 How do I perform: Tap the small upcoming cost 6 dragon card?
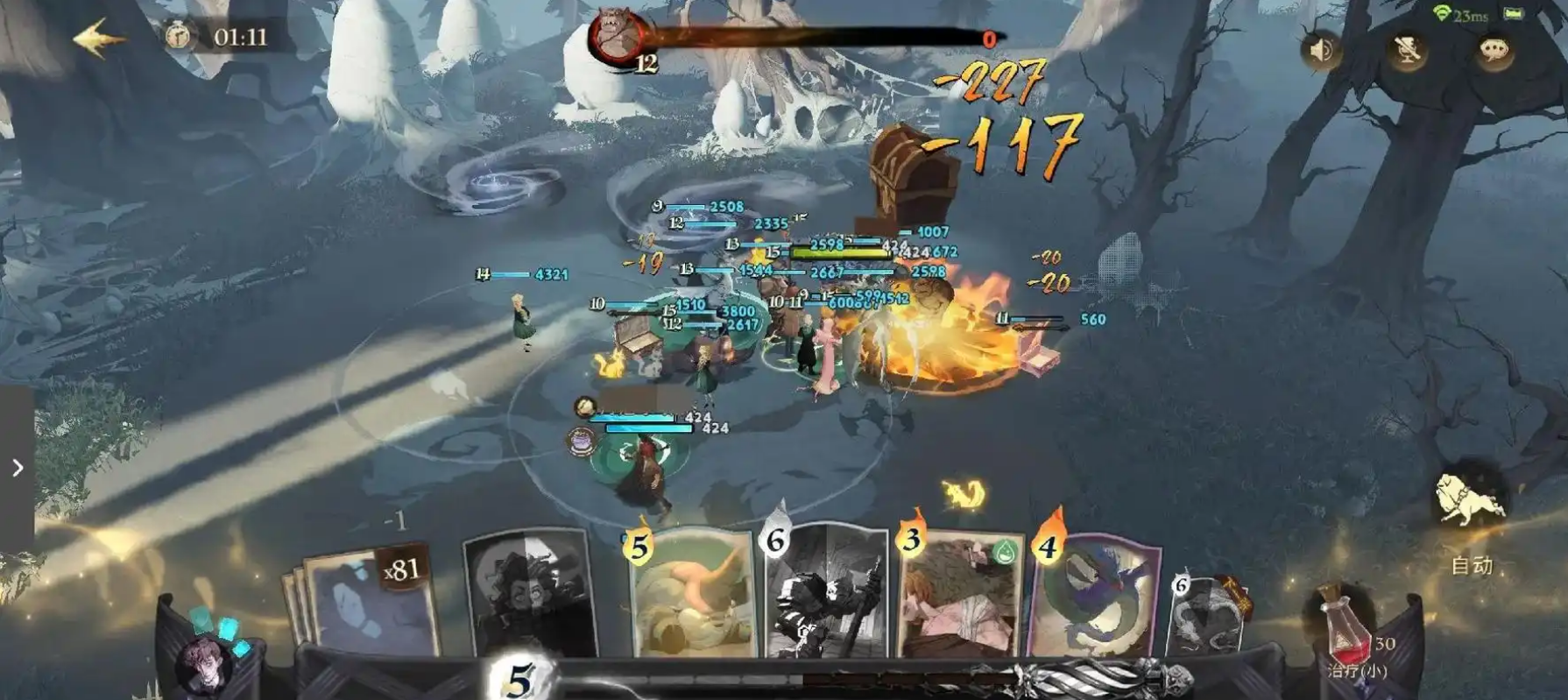point(1209,615)
